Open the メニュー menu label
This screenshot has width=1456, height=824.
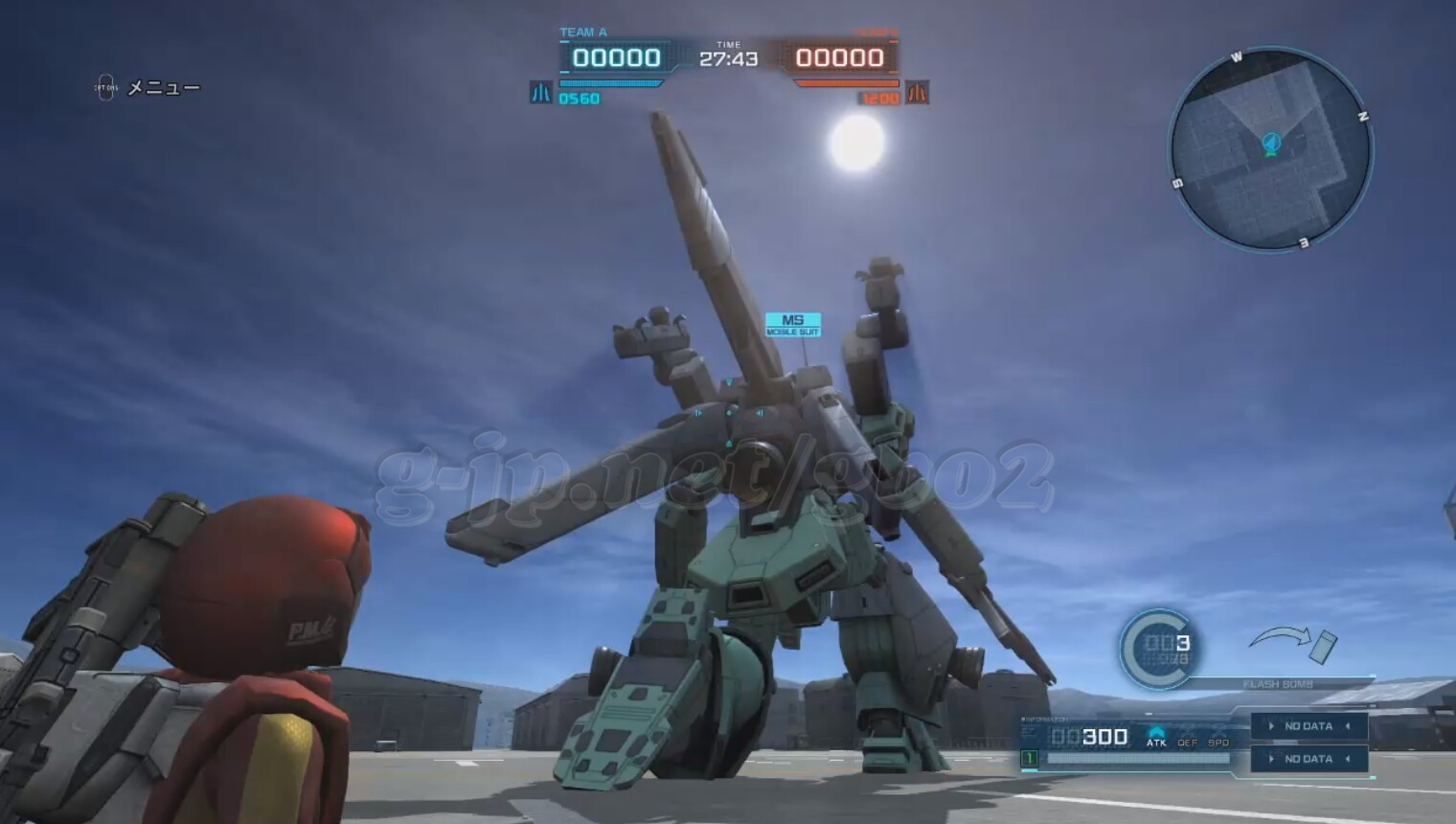[163, 88]
